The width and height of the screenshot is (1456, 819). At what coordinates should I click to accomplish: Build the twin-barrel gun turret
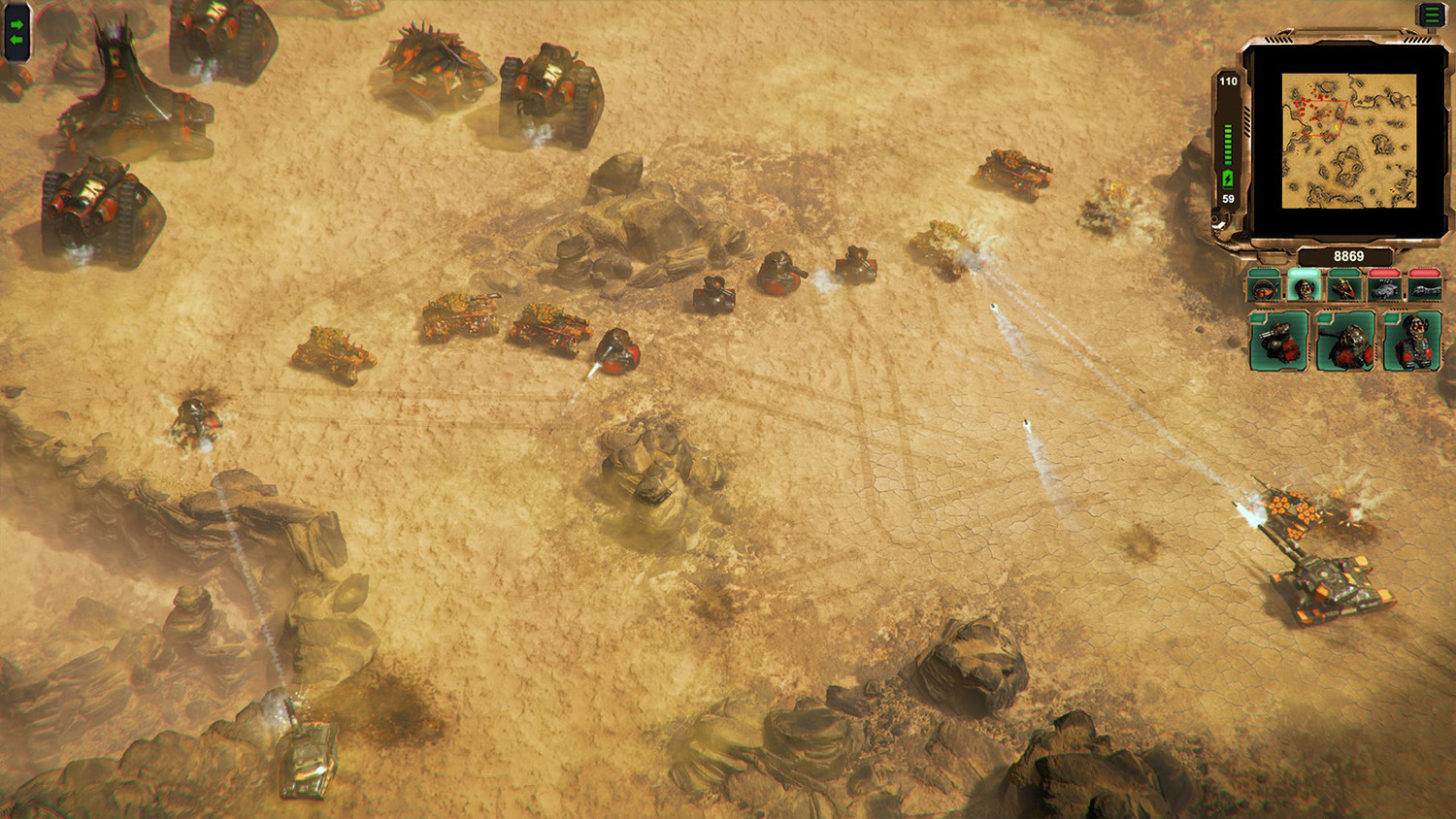point(1277,342)
